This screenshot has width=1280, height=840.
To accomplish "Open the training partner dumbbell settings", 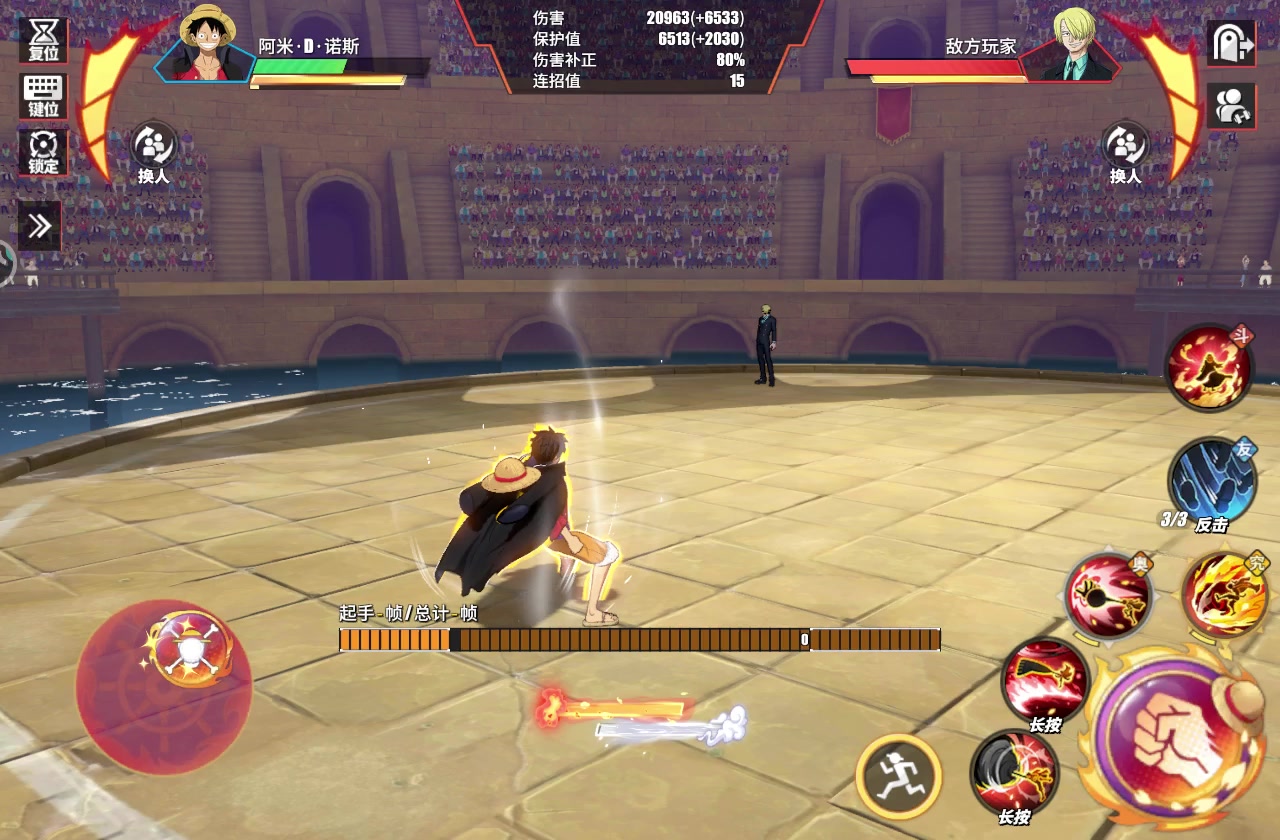I will (1230, 105).
